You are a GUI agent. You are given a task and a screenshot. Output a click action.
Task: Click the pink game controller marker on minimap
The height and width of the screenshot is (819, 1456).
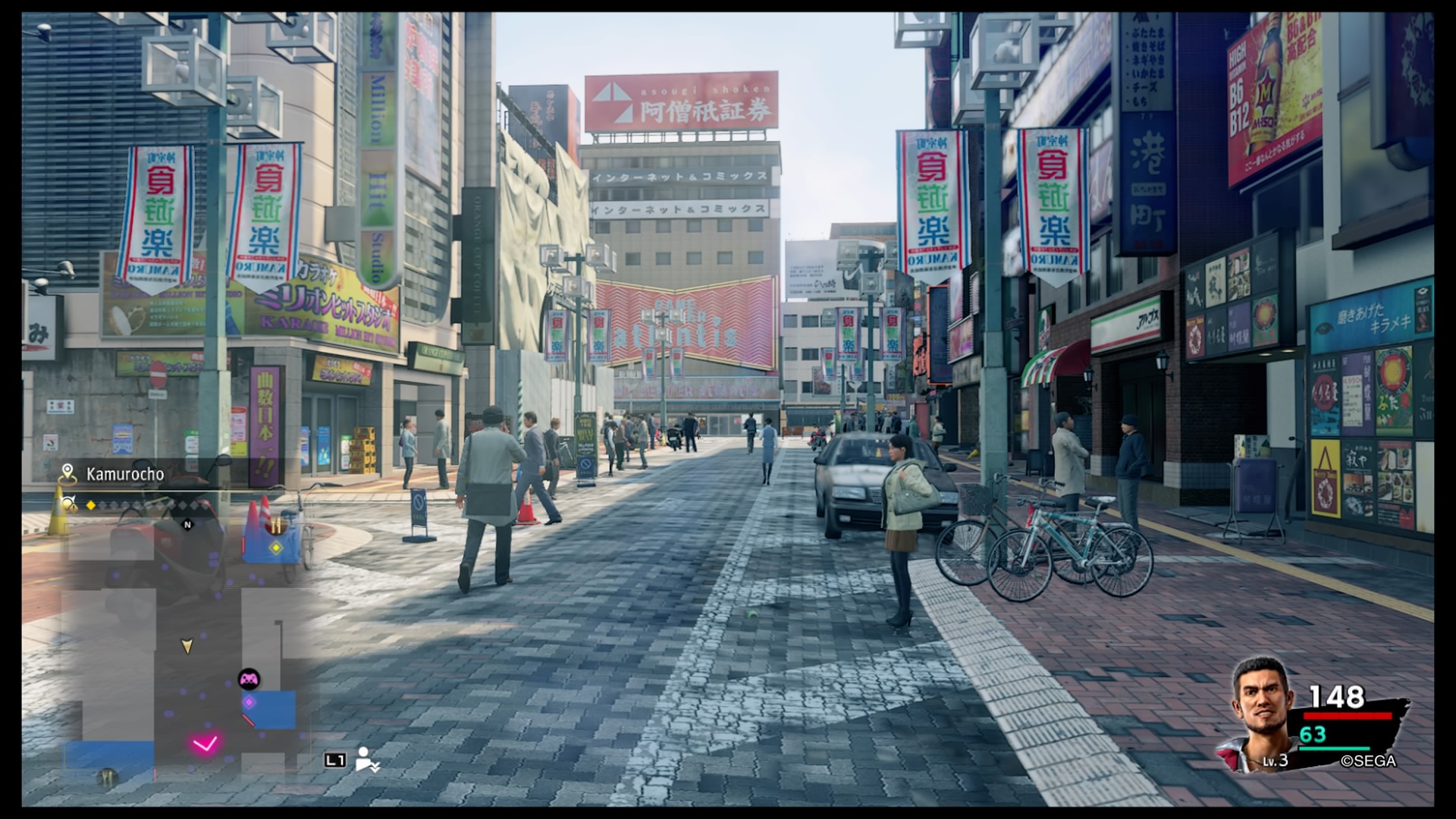click(249, 679)
